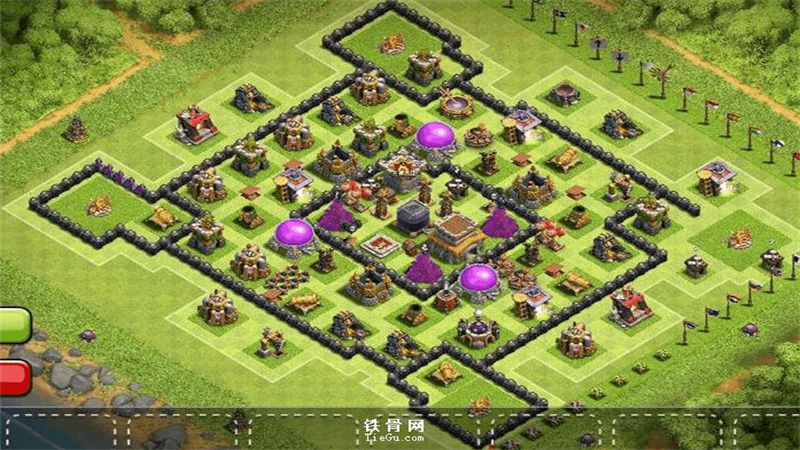Image resolution: width=800 pixels, height=450 pixels.
Task: Tap the green button on the left edge
Action: click(14, 325)
